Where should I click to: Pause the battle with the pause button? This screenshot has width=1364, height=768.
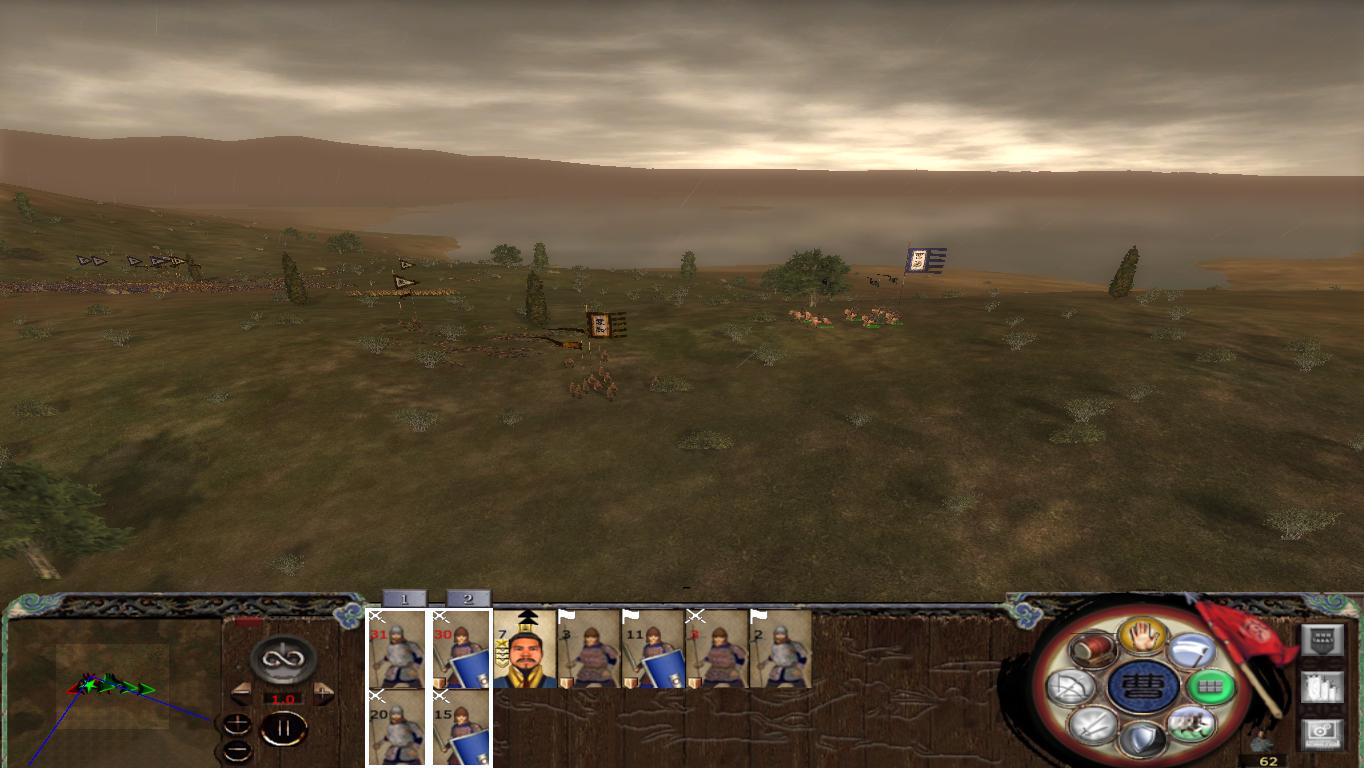283,727
